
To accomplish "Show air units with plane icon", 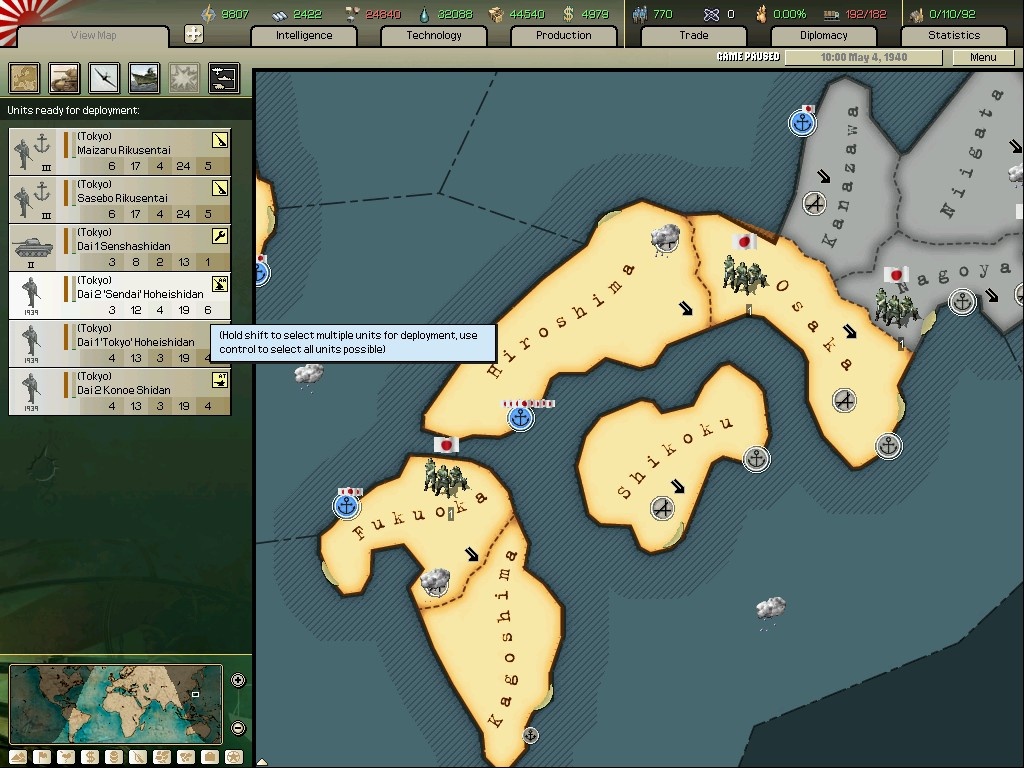I will coord(104,77).
